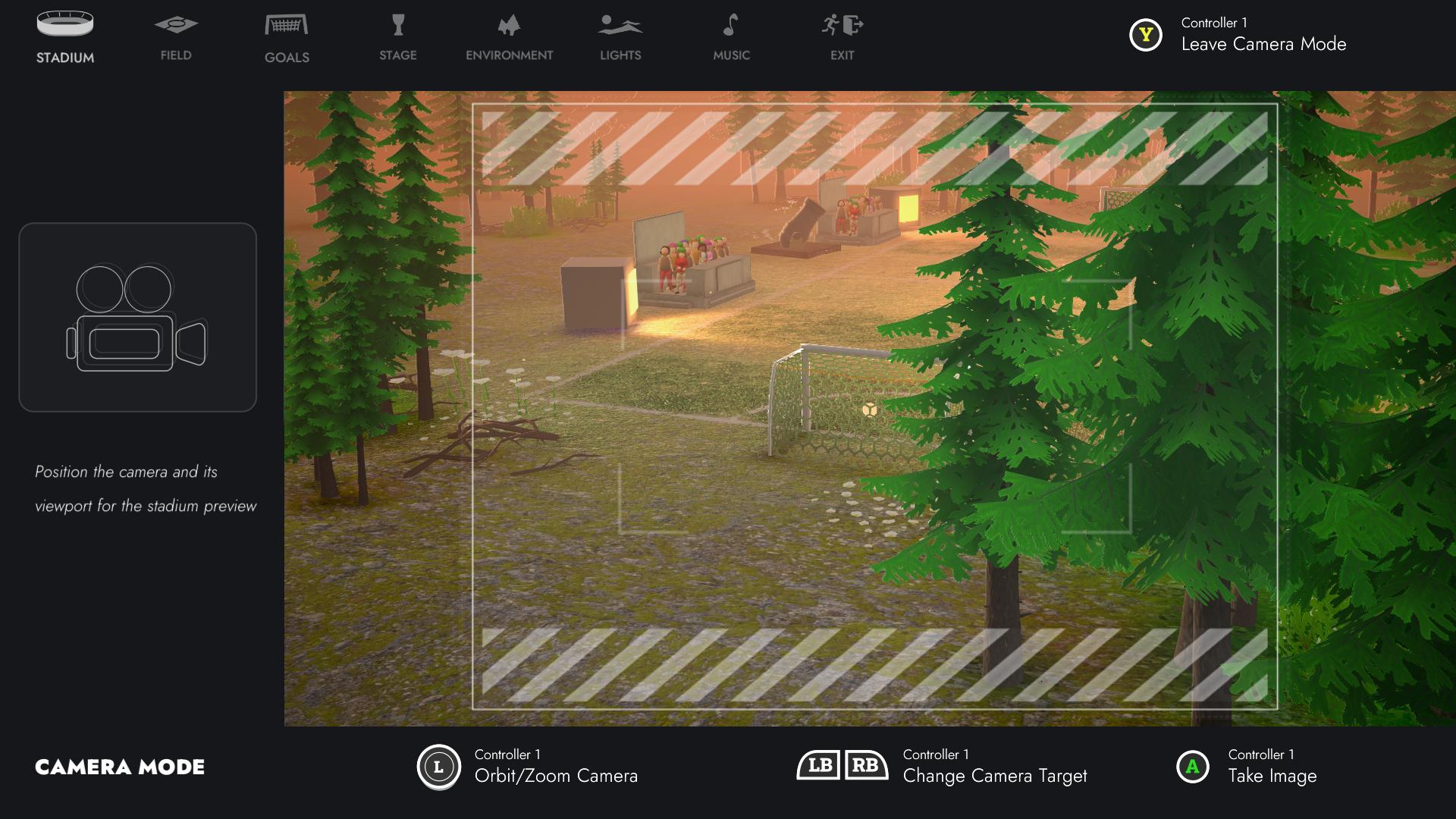The height and width of the screenshot is (819, 1456).
Task: Choose the Stage tab
Action: point(398,38)
